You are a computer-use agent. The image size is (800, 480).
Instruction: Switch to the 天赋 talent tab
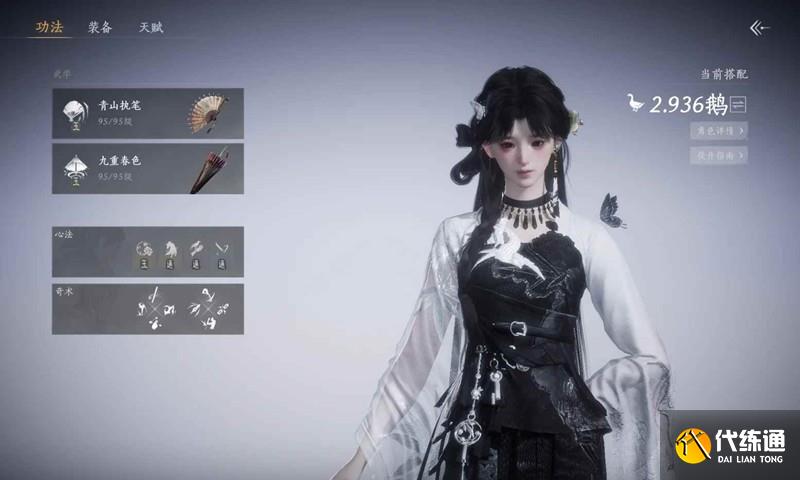151,28
